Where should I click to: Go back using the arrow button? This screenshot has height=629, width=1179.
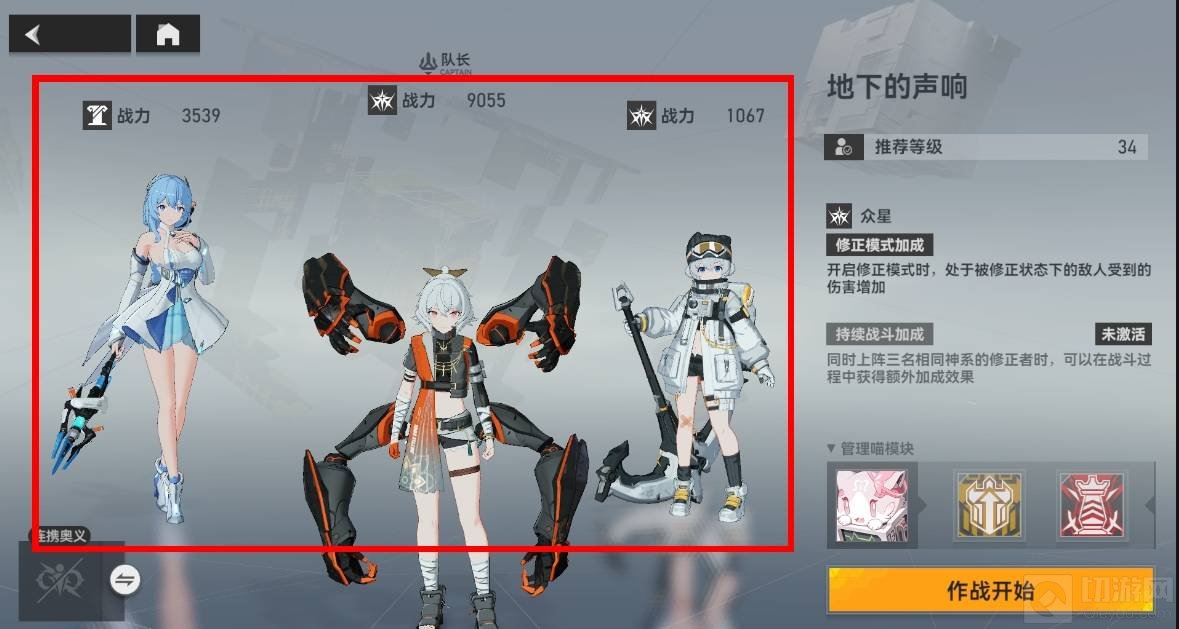point(69,35)
